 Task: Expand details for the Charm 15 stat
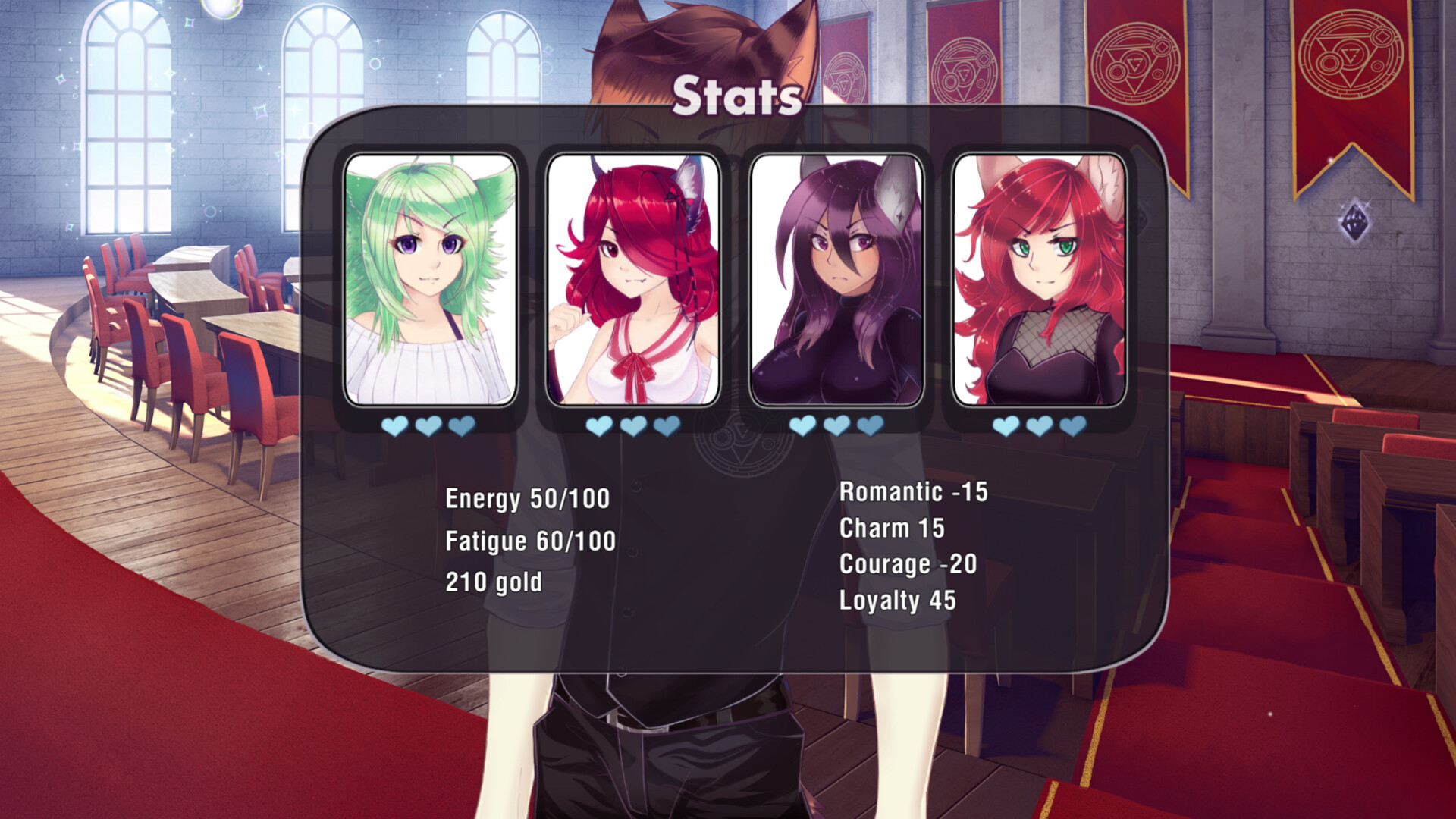point(891,529)
